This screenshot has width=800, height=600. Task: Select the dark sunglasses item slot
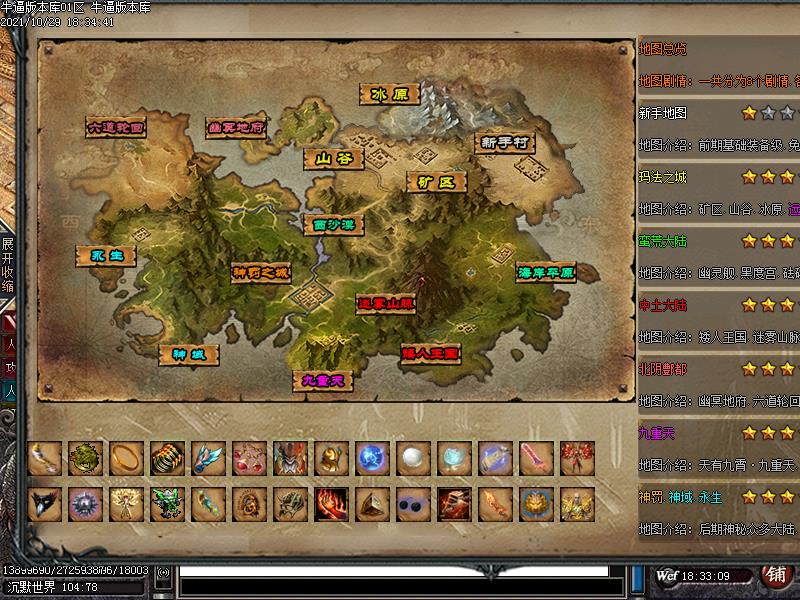coord(414,503)
